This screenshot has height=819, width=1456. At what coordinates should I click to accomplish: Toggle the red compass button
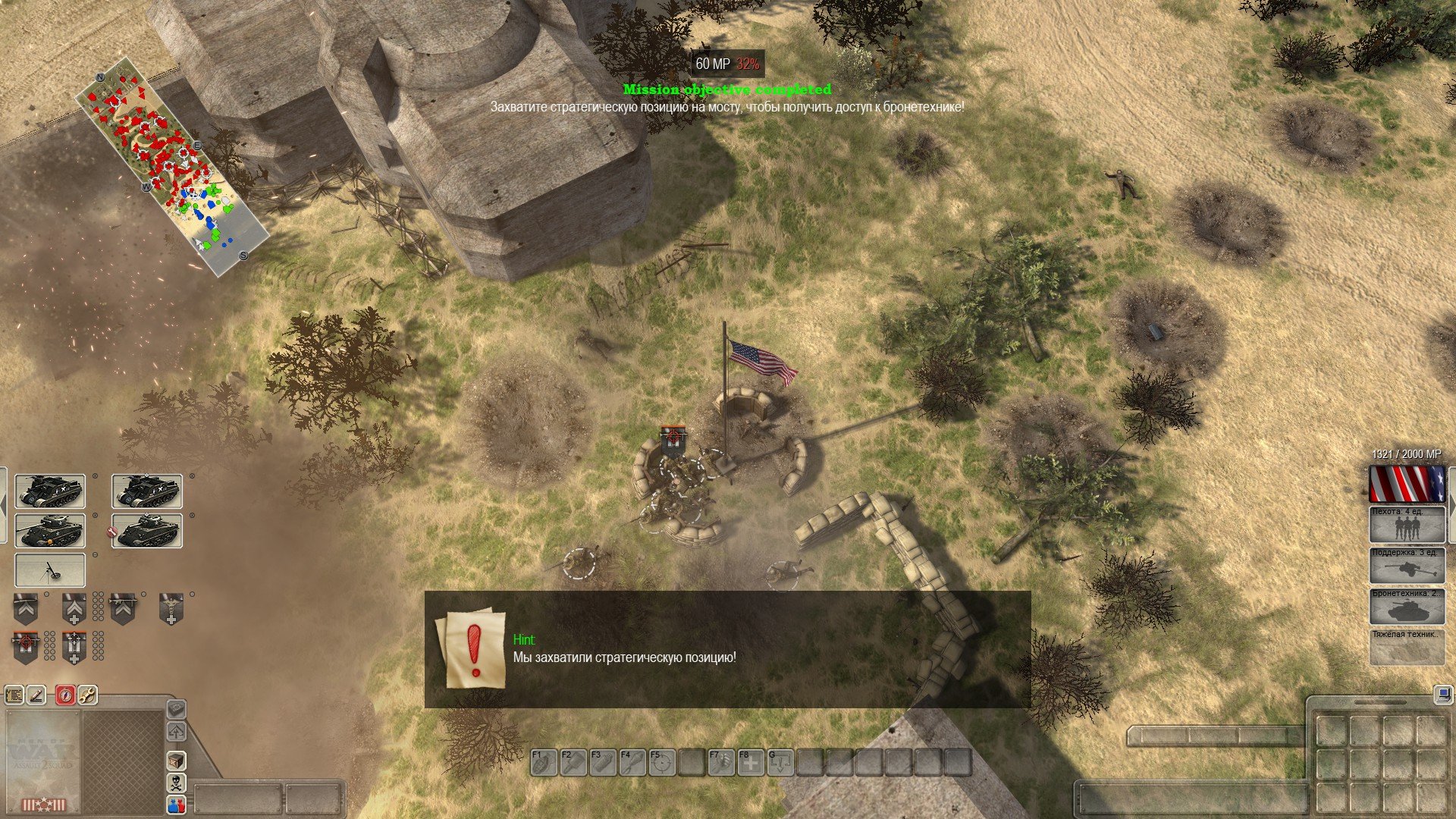coord(65,694)
